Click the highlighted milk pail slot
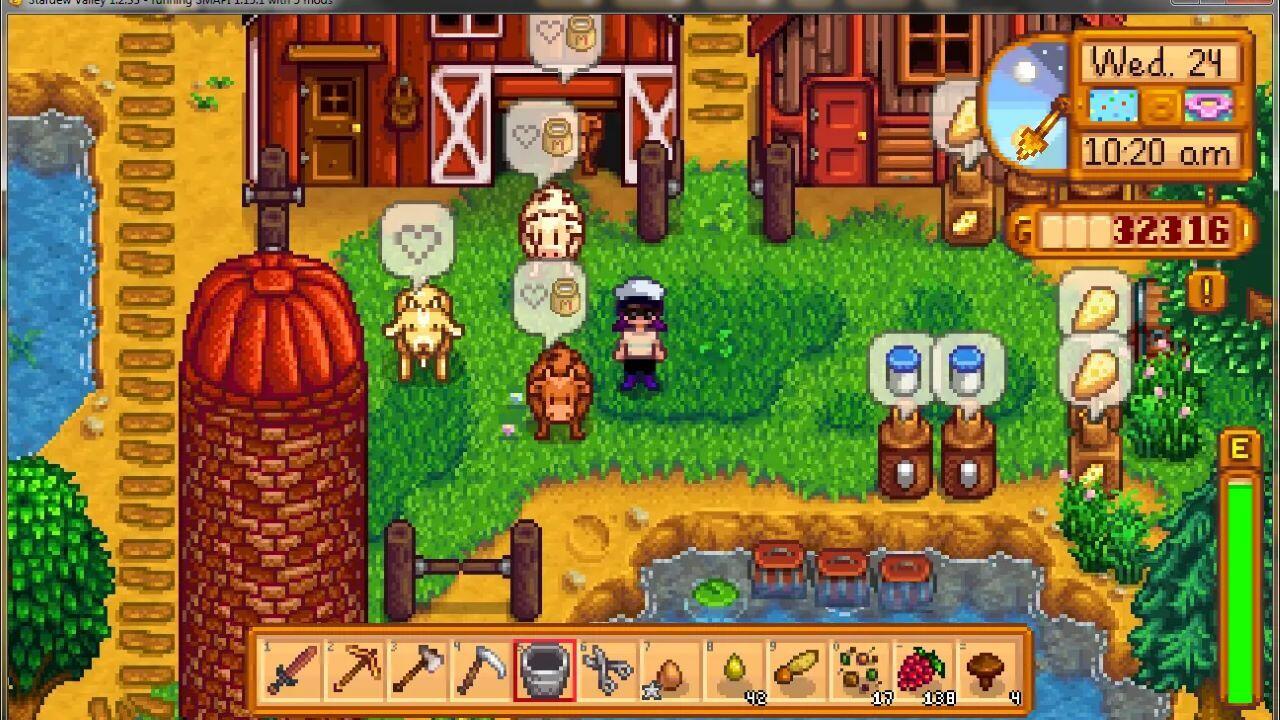 pyautogui.click(x=545, y=669)
